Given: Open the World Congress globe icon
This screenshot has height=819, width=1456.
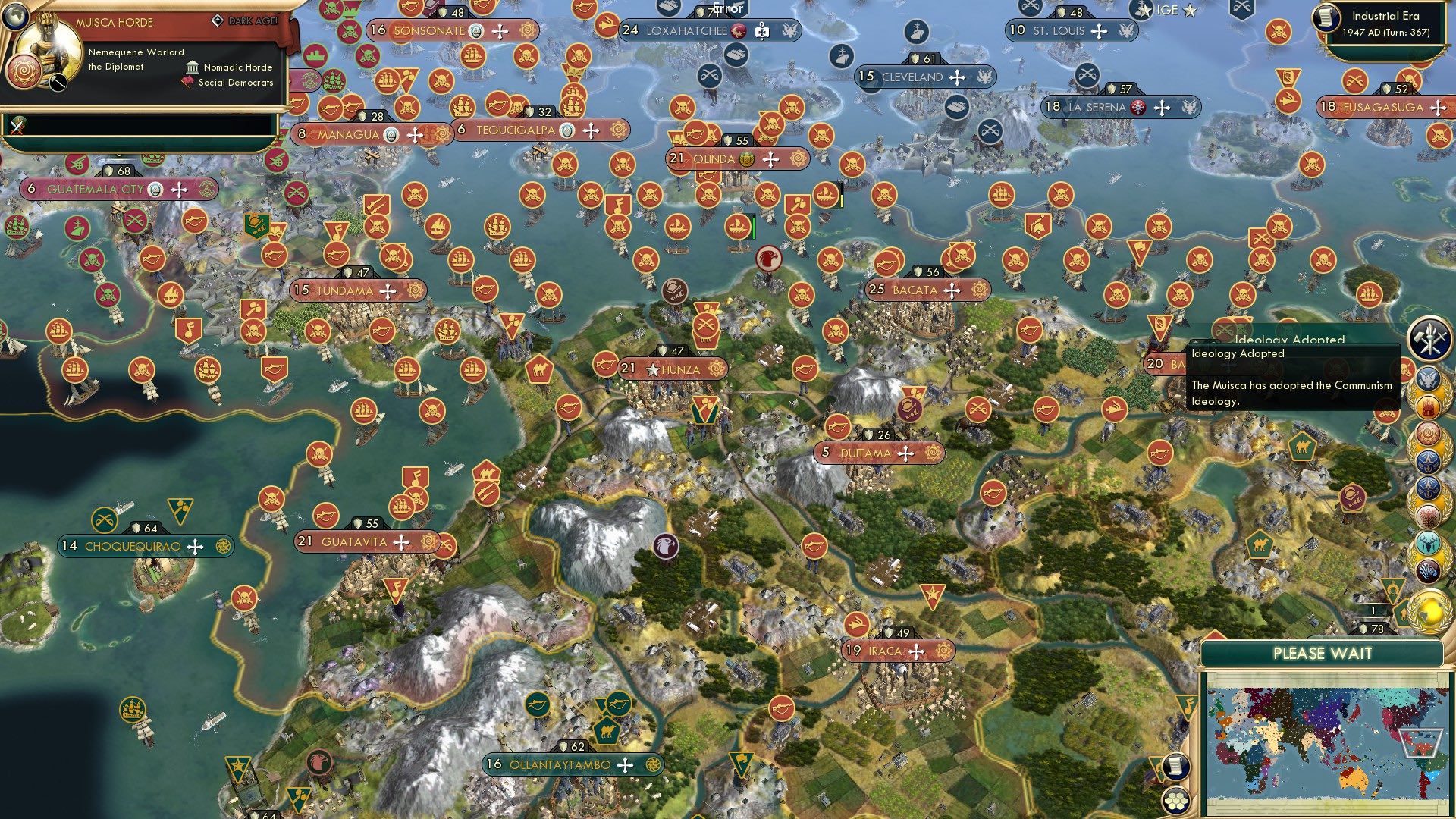Looking at the screenshot, I should (x=1429, y=611).
